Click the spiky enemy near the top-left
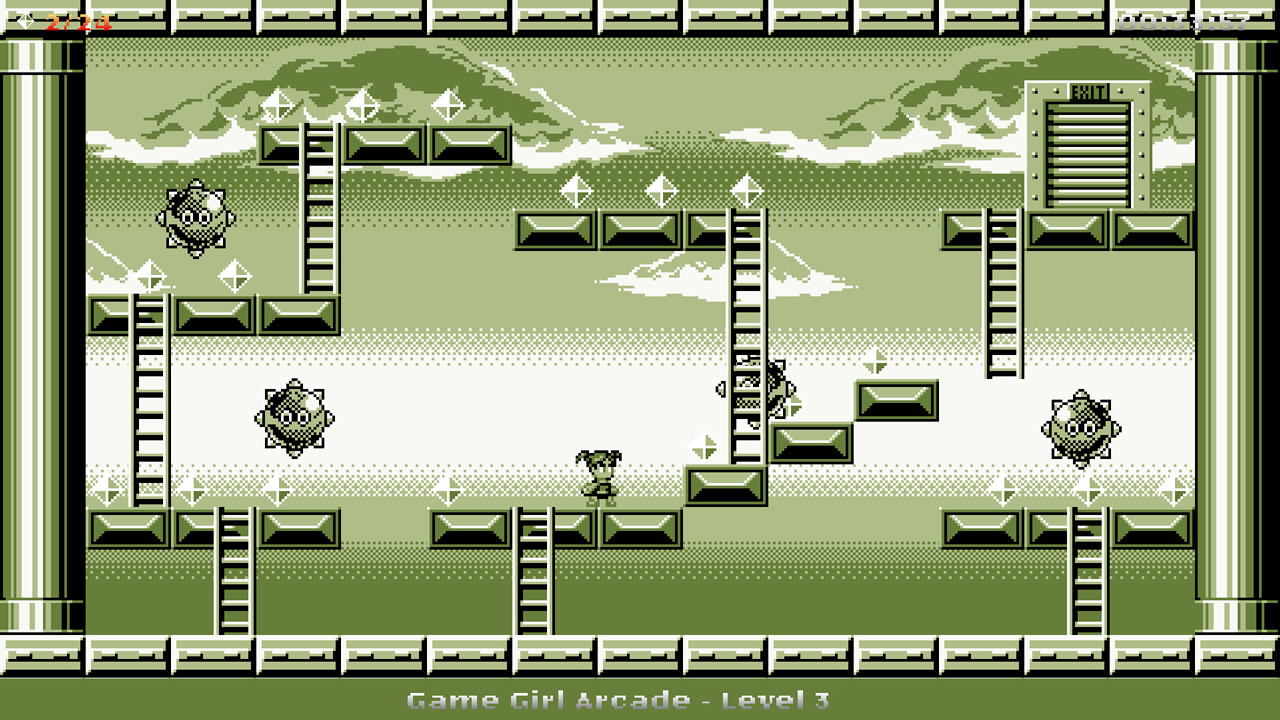The width and height of the screenshot is (1280, 720). click(195, 218)
